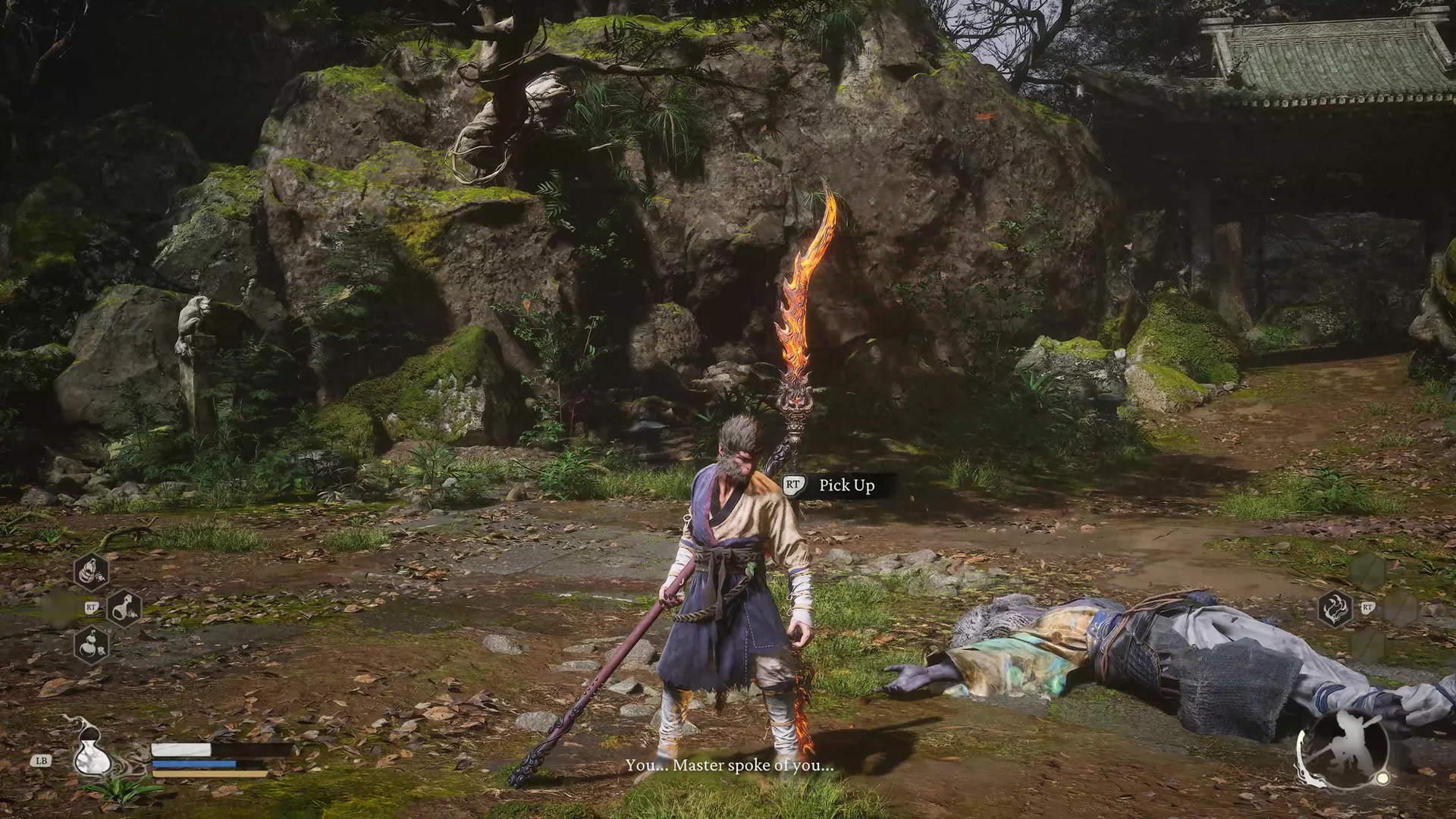Click the RT badge beside the spell icon
The height and width of the screenshot is (819, 1456).
coord(1368,607)
